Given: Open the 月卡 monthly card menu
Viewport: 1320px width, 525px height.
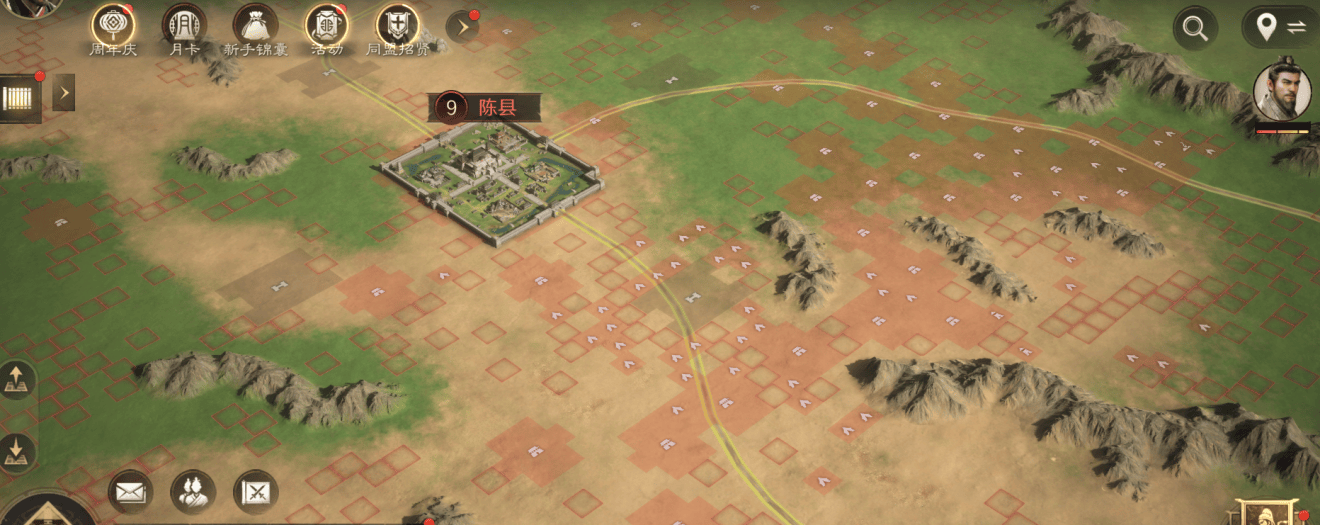Looking at the screenshot, I should coord(184,24).
